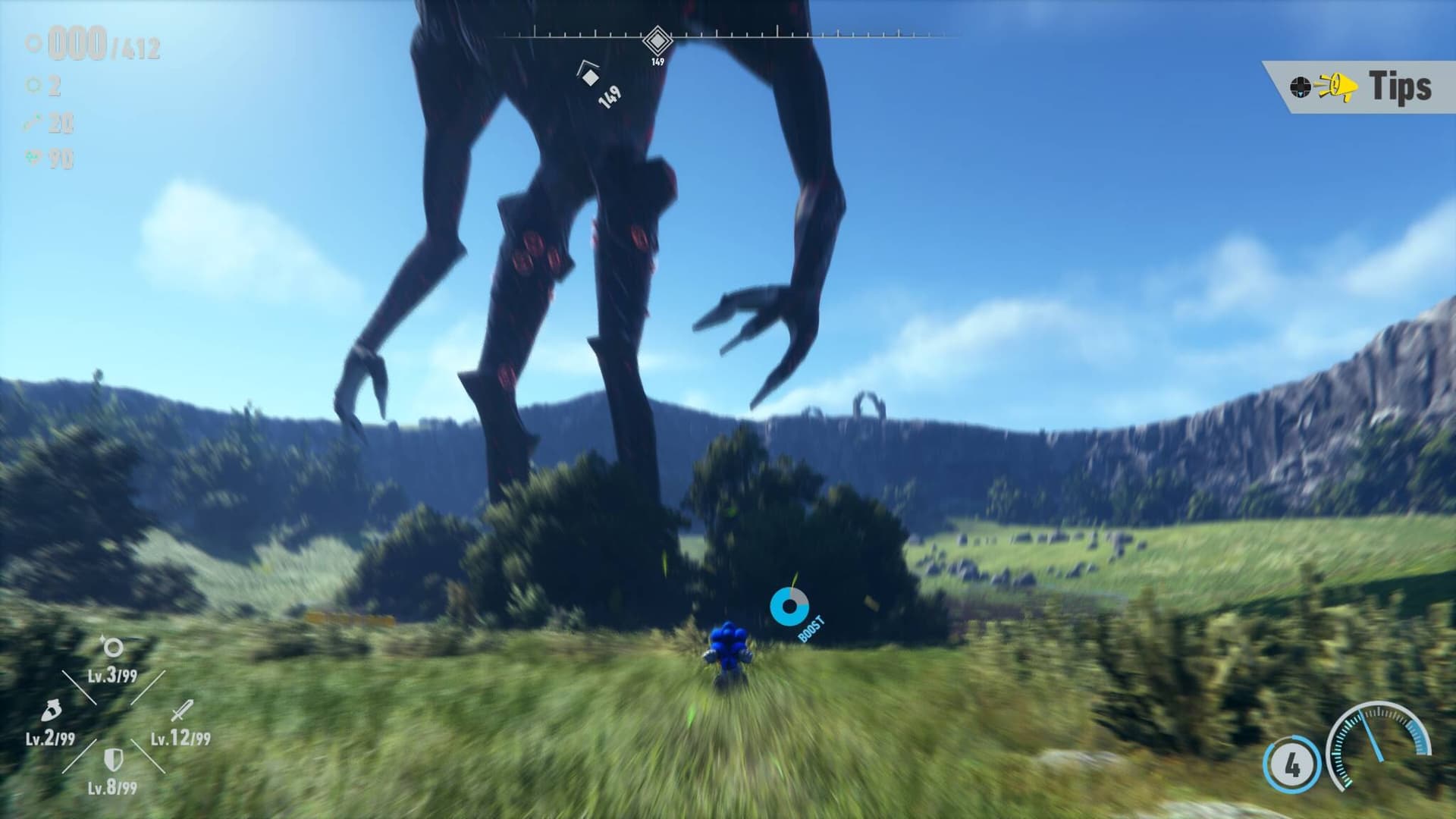
Task: Select the key counter icon showing 20
Action: (32, 121)
